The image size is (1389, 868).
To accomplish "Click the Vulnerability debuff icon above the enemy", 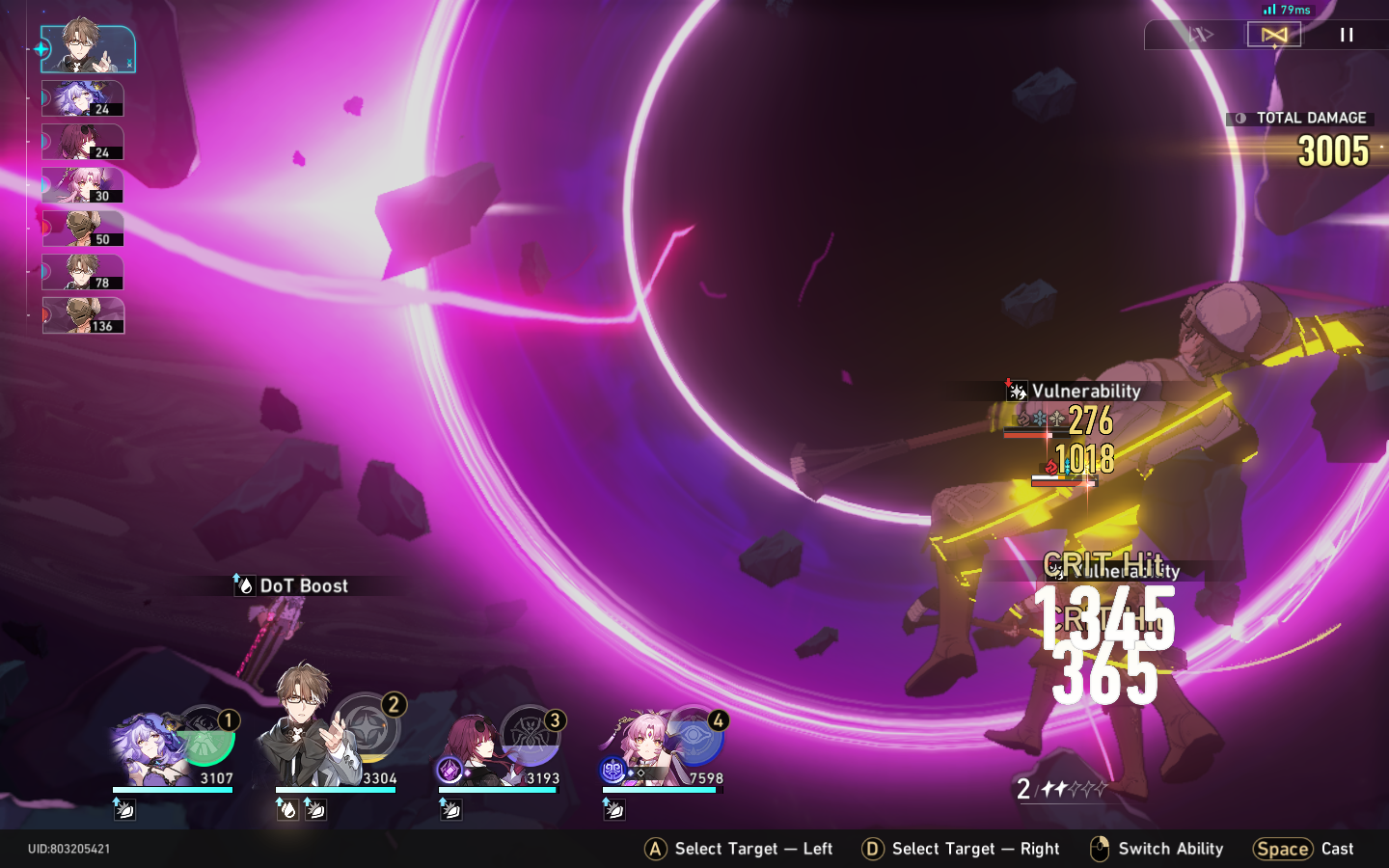I will pos(1016,391).
